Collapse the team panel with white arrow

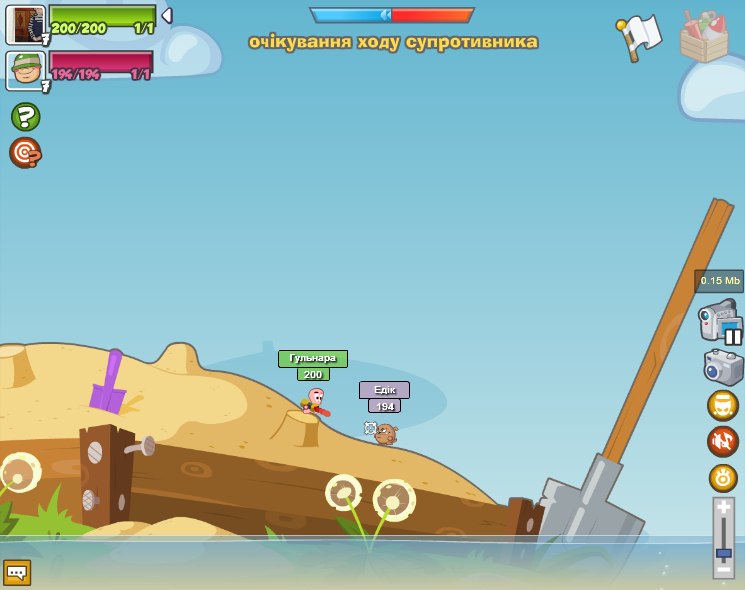pyautogui.click(x=167, y=16)
